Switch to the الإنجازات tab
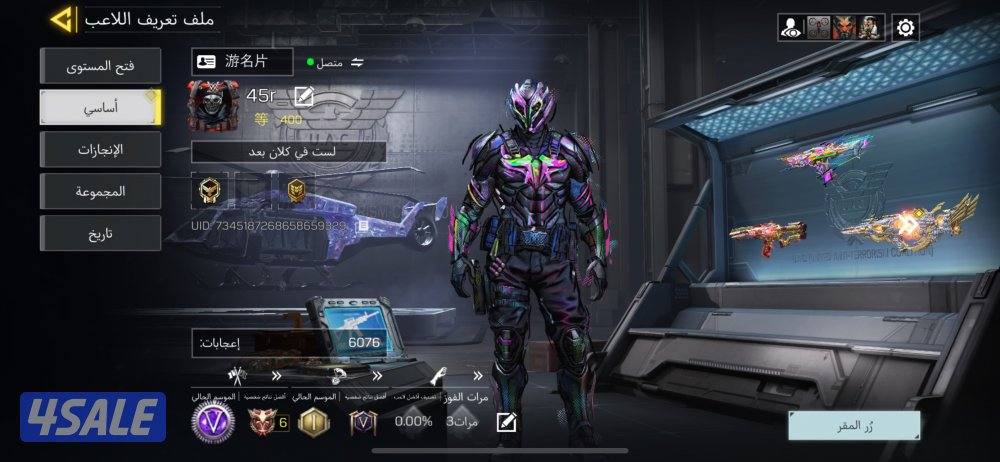The height and width of the screenshot is (462, 1000). point(100,149)
